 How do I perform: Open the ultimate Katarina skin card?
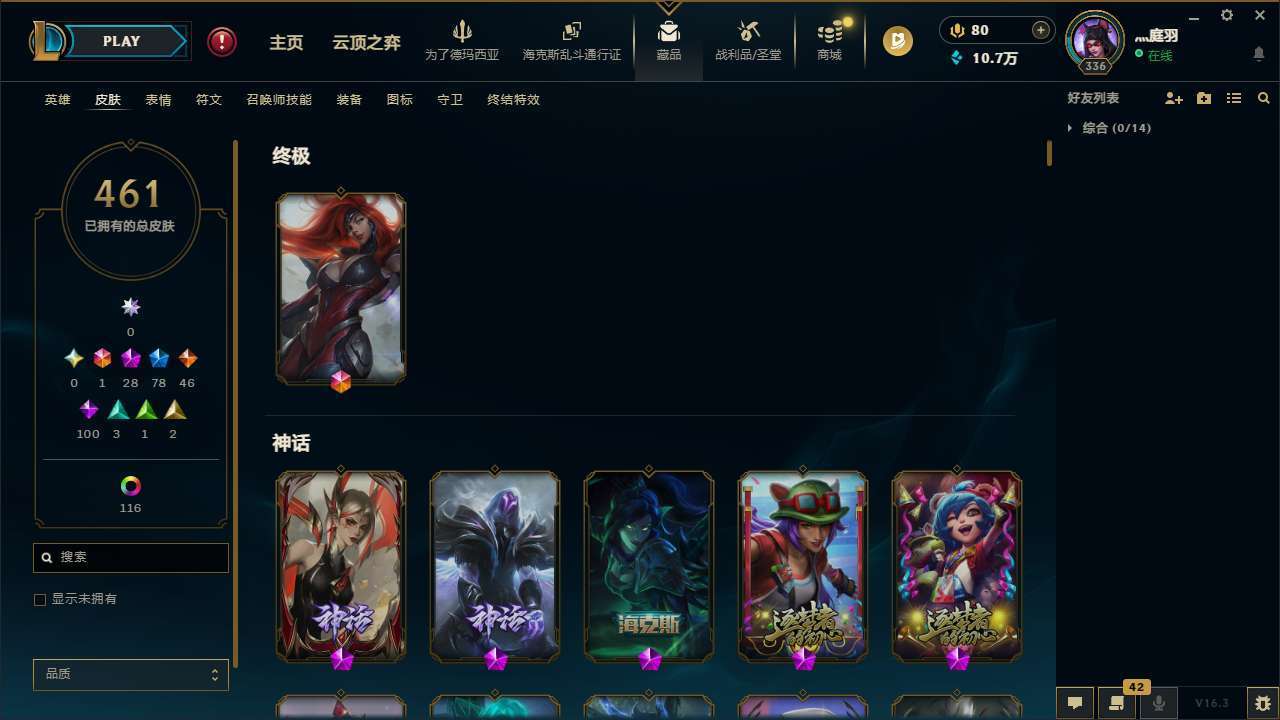(341, 287)
